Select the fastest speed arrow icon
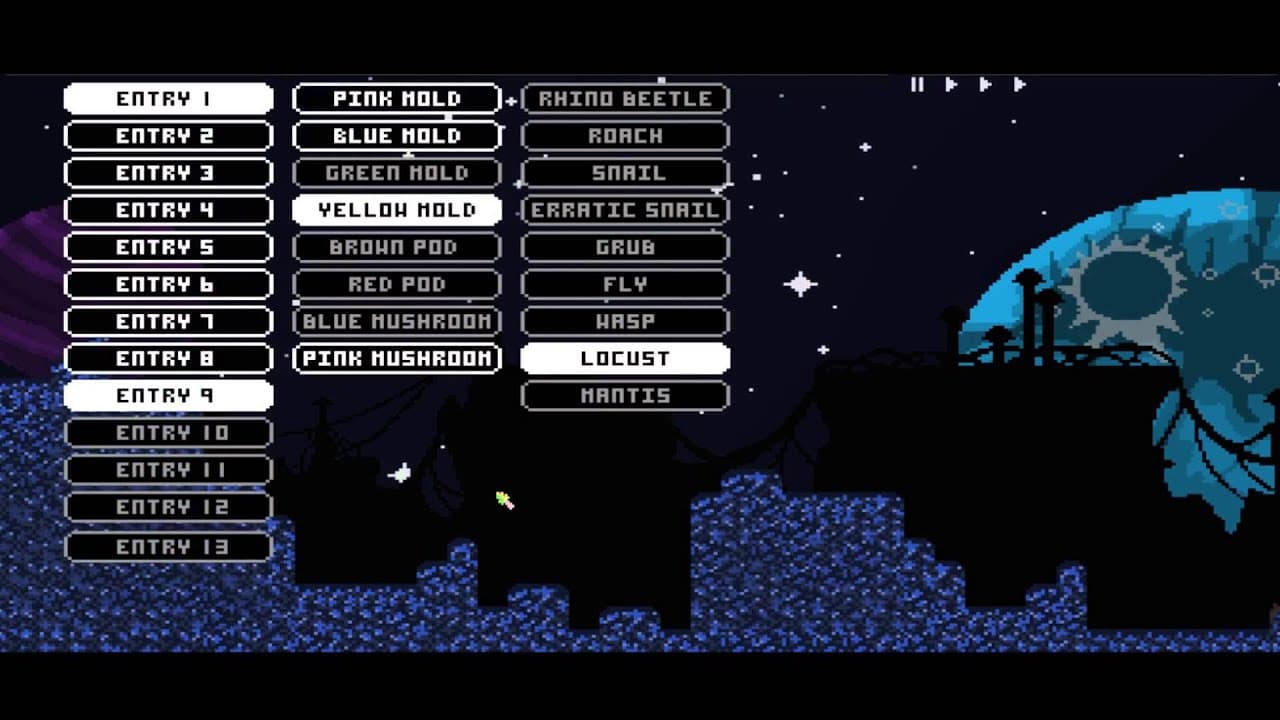Viewport: 1280px width, 720px height. tap(1020, 84)
